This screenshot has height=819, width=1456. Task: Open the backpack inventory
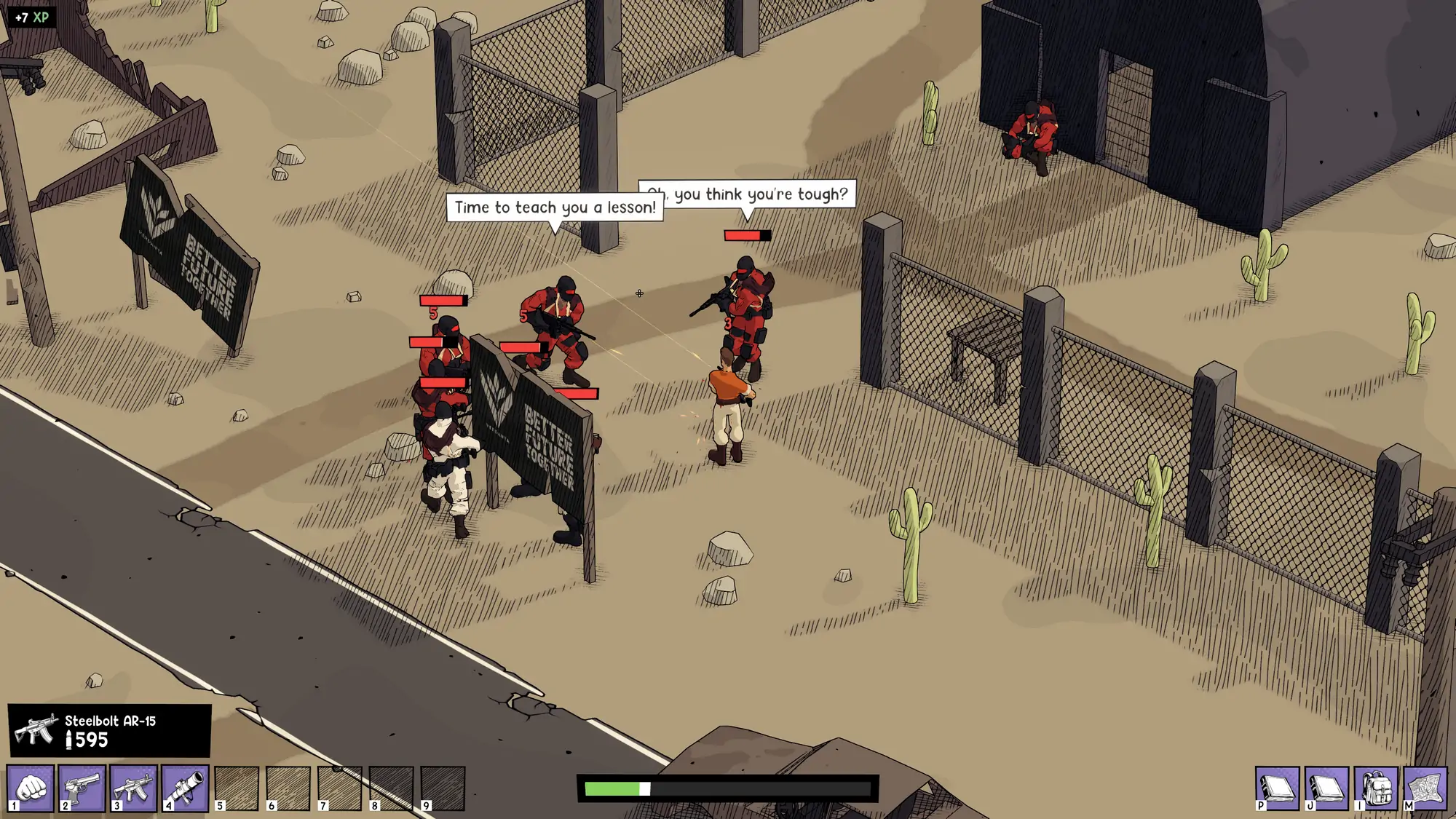pos(1376,788)
